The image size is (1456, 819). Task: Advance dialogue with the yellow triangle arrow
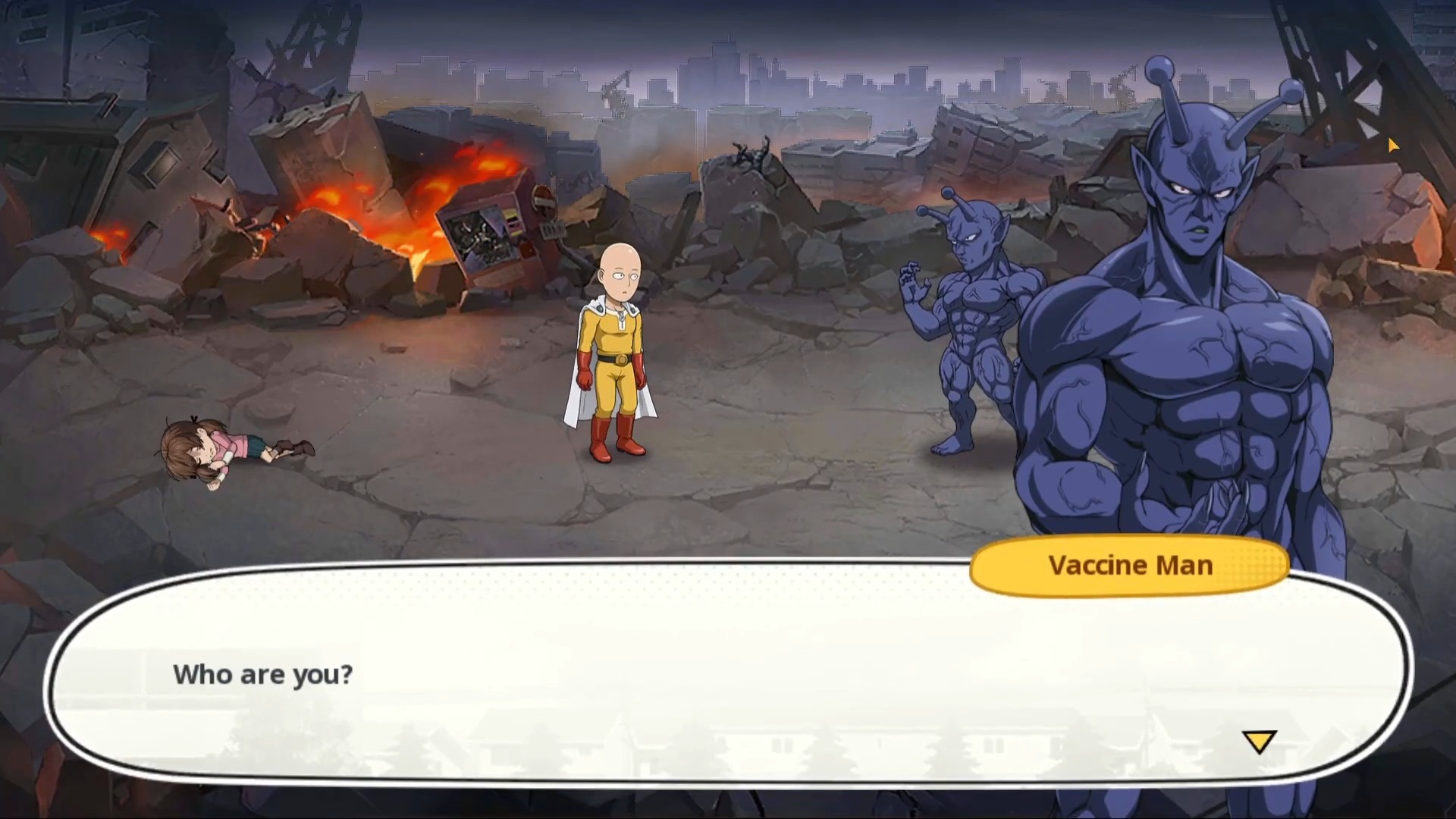(x=1259, y=741)
